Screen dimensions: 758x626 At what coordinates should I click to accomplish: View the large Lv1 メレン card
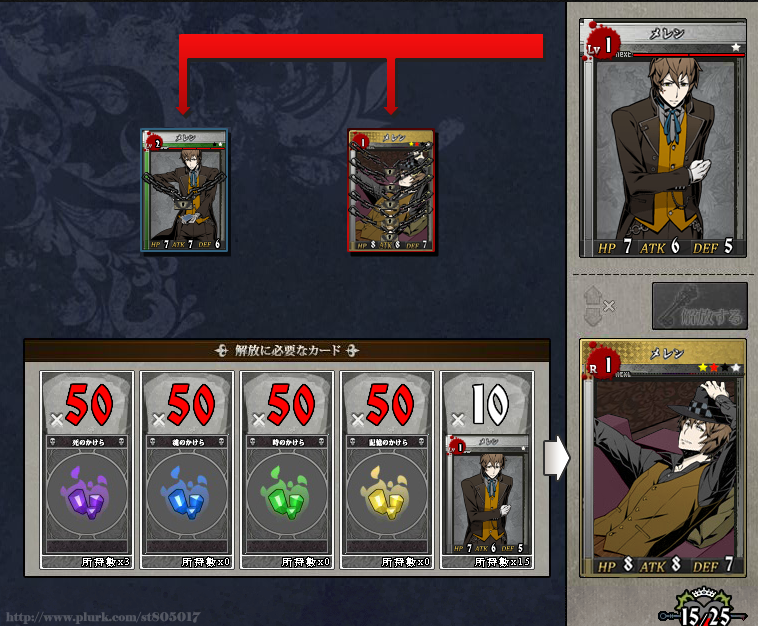663,140
